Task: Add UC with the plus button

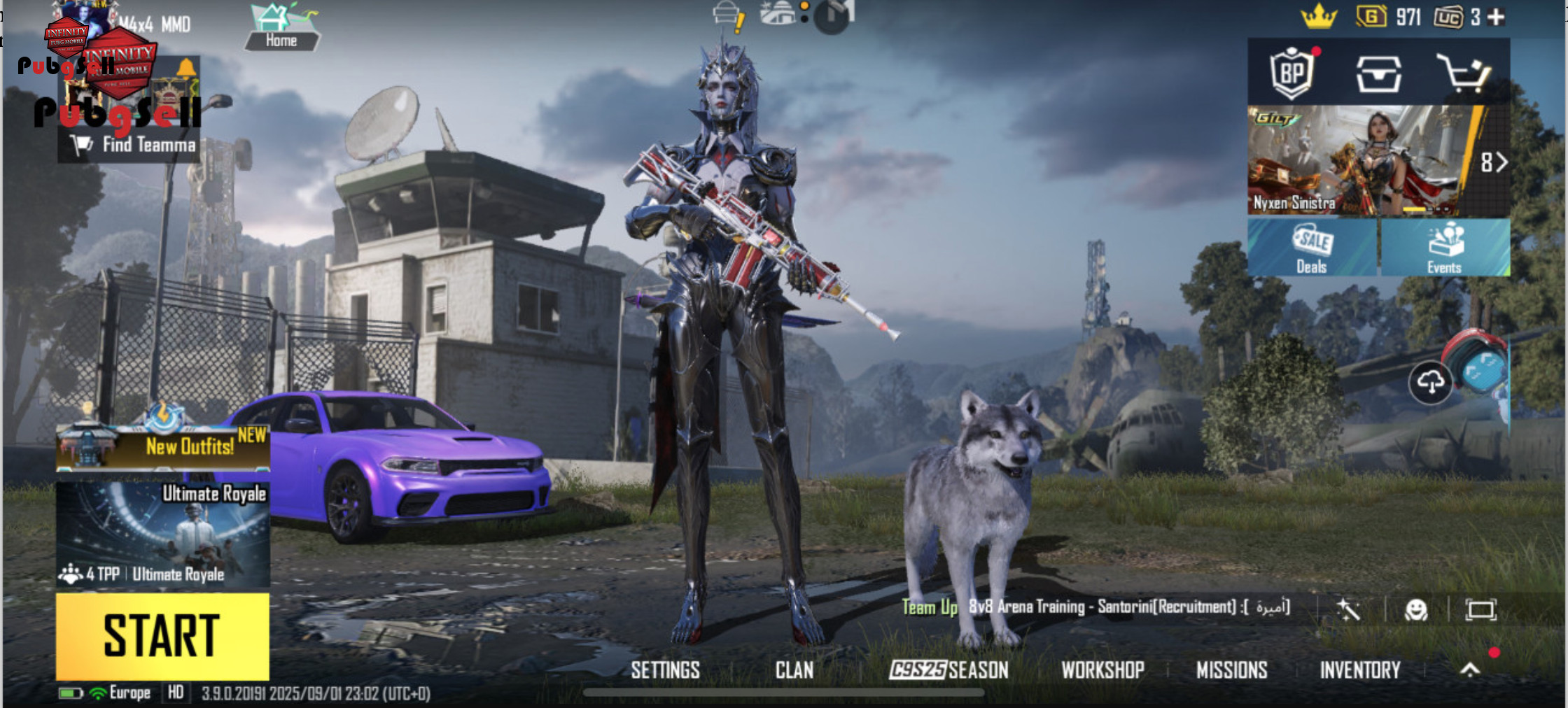Action: [x=1496, y=17]
